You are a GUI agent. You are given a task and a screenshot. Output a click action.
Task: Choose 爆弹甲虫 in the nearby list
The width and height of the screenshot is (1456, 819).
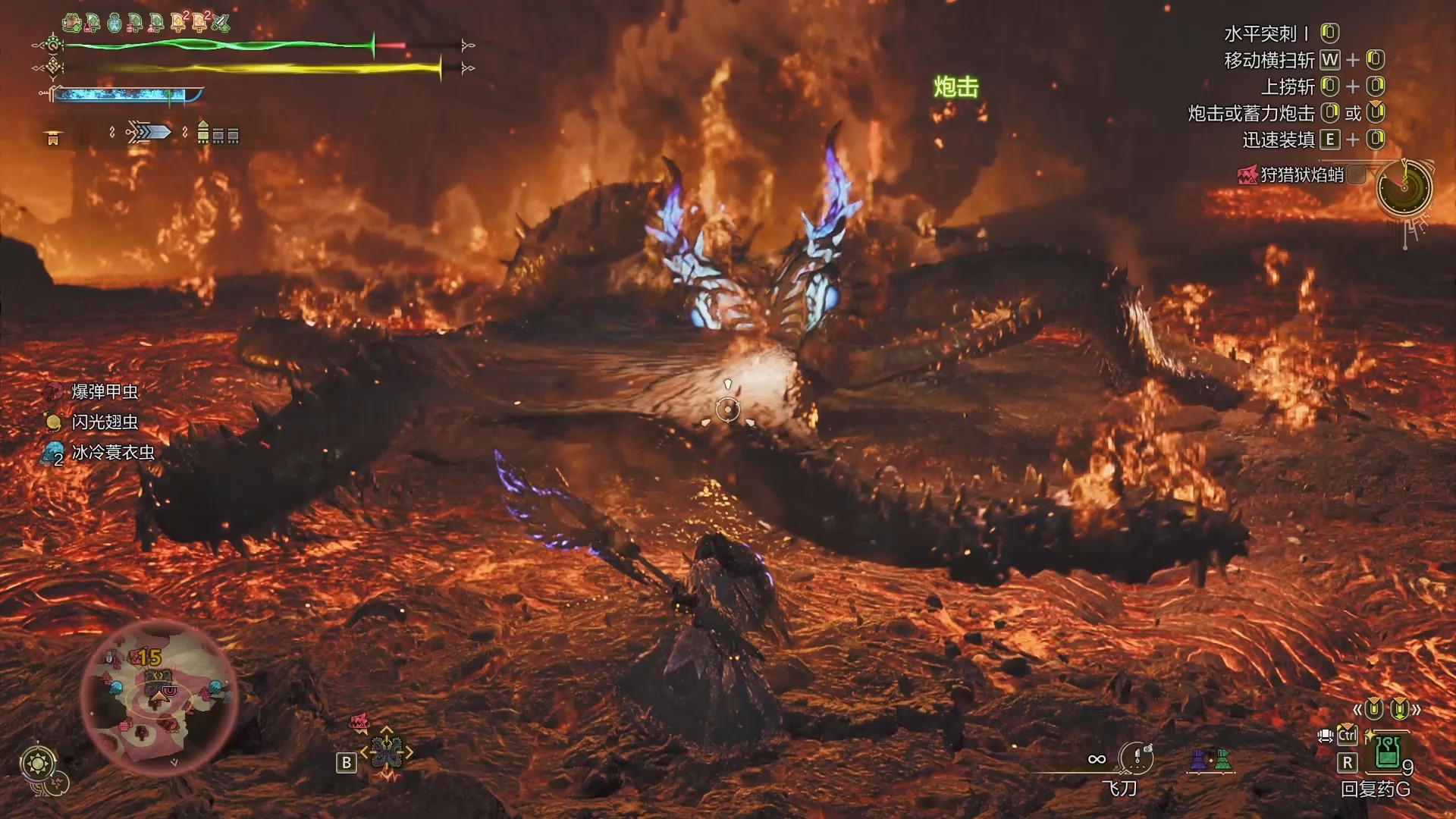pyautogui.click(x=104, y=392)
